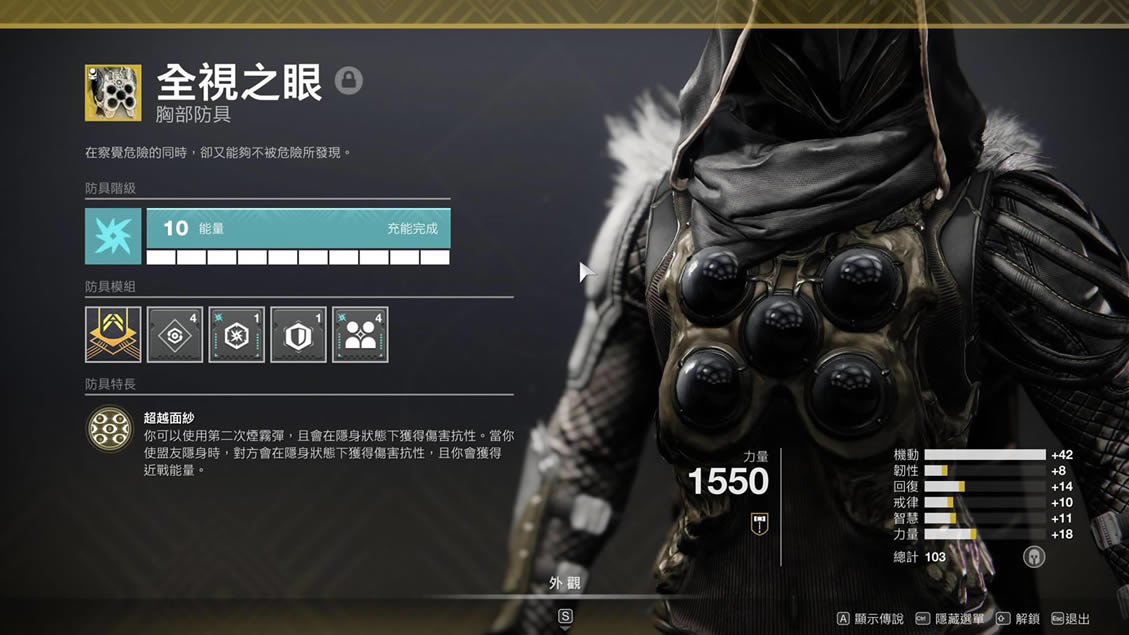Select the shield mod slot
This screenshot has width=1129, height=635.
coord(298,334)
